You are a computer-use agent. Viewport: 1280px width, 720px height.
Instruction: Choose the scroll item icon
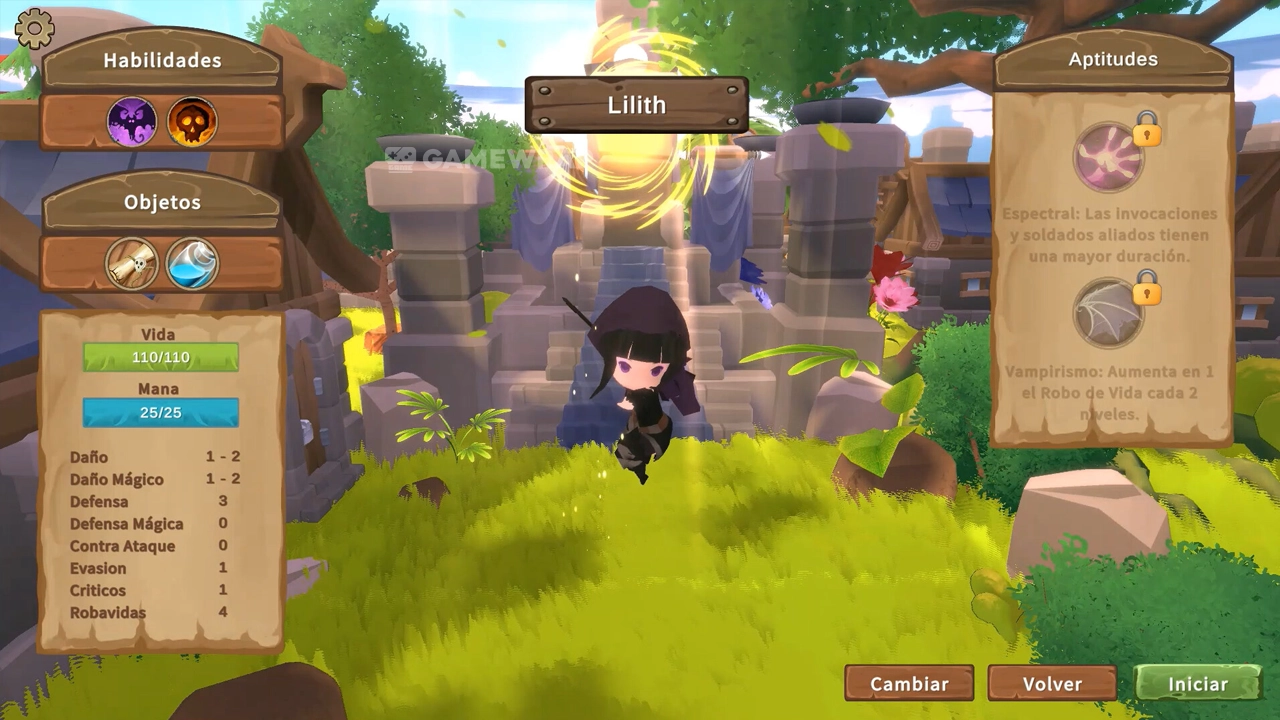point(131,264)
